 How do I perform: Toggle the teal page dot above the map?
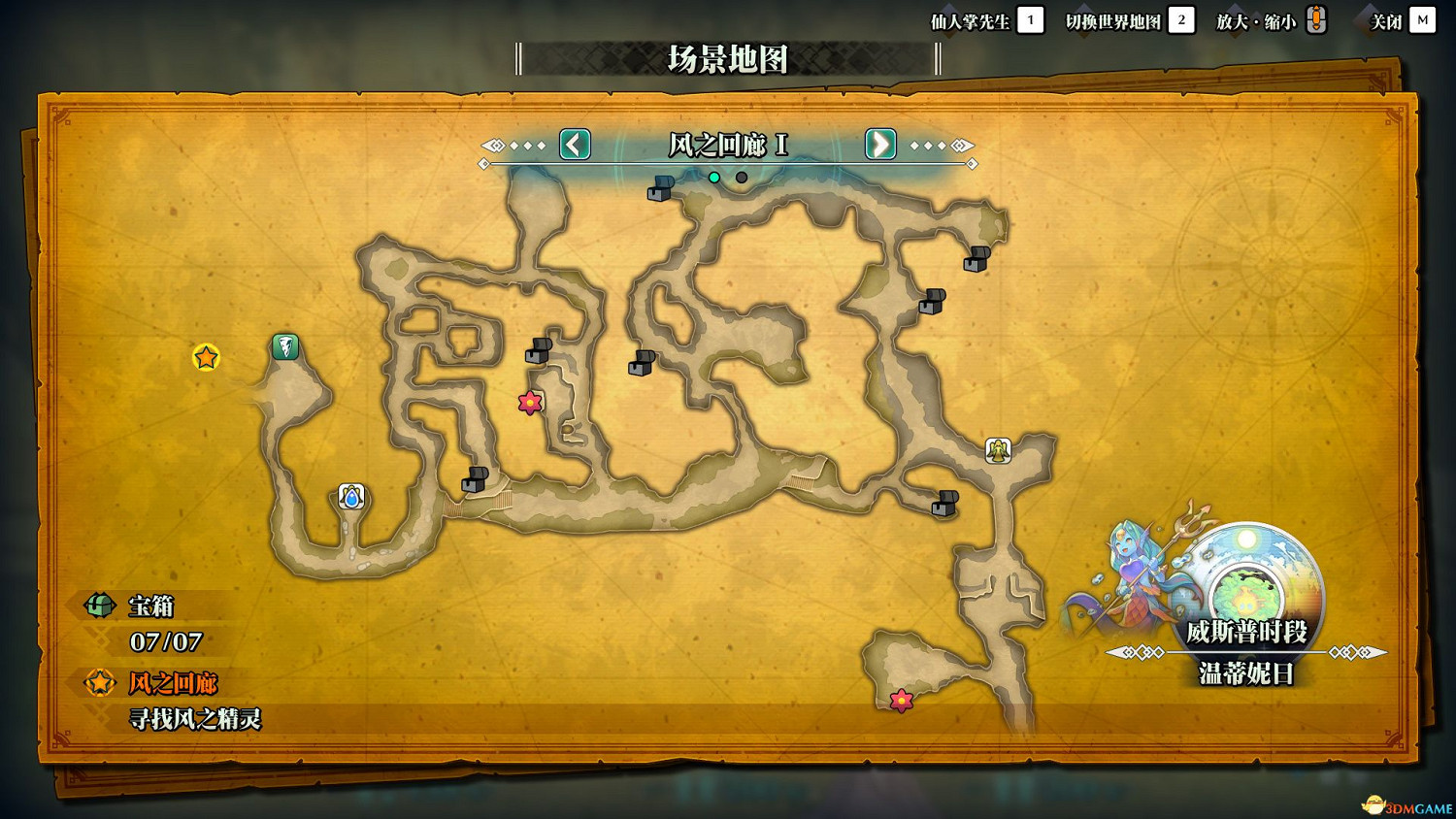[715, 178]
